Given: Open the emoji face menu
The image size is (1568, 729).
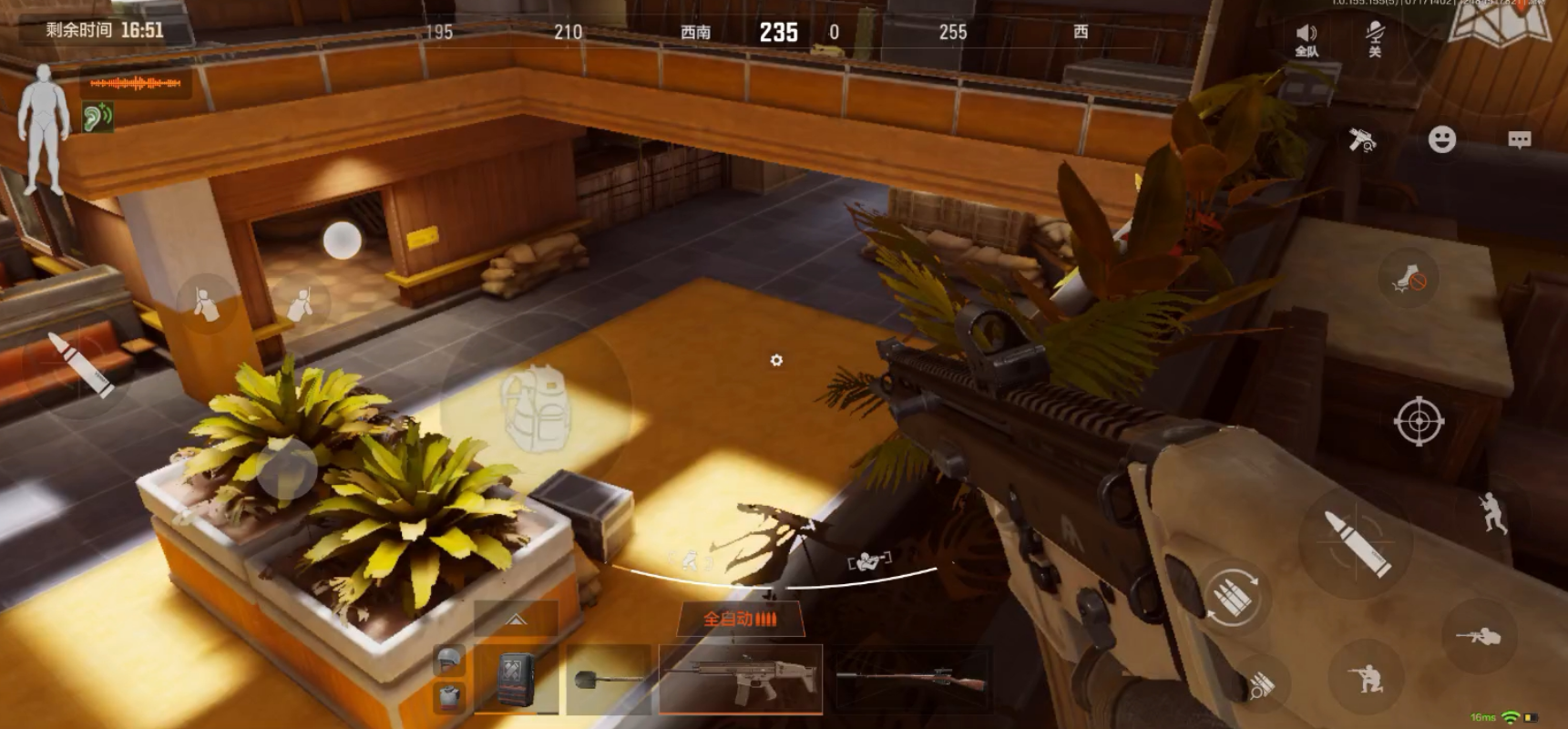Looking at the screenshot, I should coord(1441,139).
